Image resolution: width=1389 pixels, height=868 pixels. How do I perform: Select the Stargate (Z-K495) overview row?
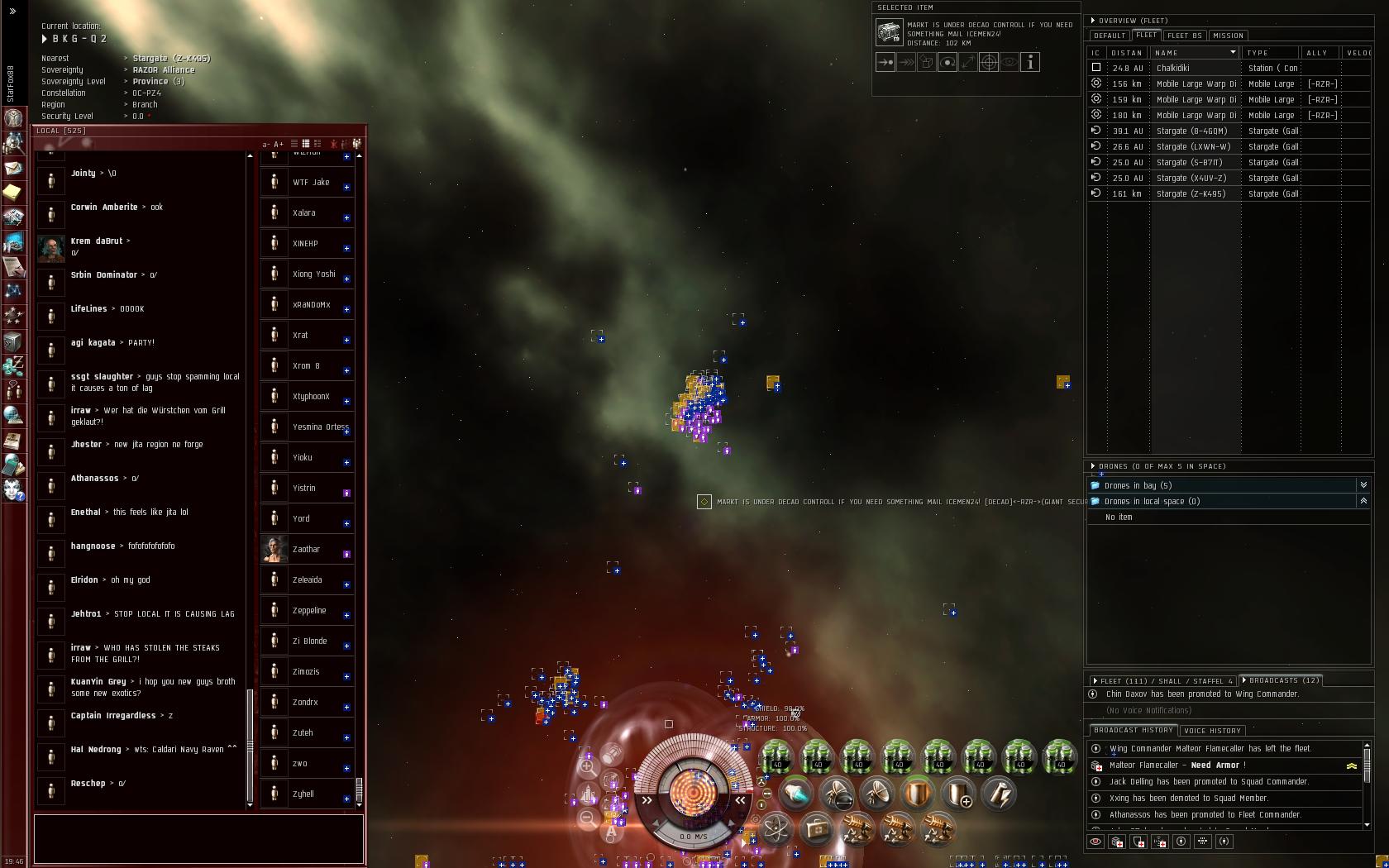point(1191,193)
